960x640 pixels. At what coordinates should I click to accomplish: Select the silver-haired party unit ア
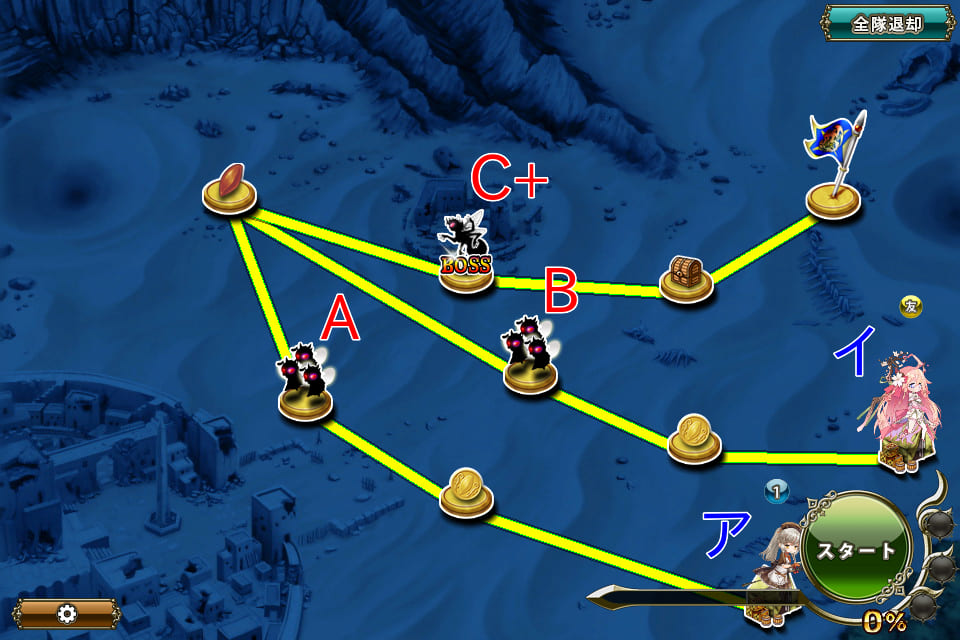774,578
